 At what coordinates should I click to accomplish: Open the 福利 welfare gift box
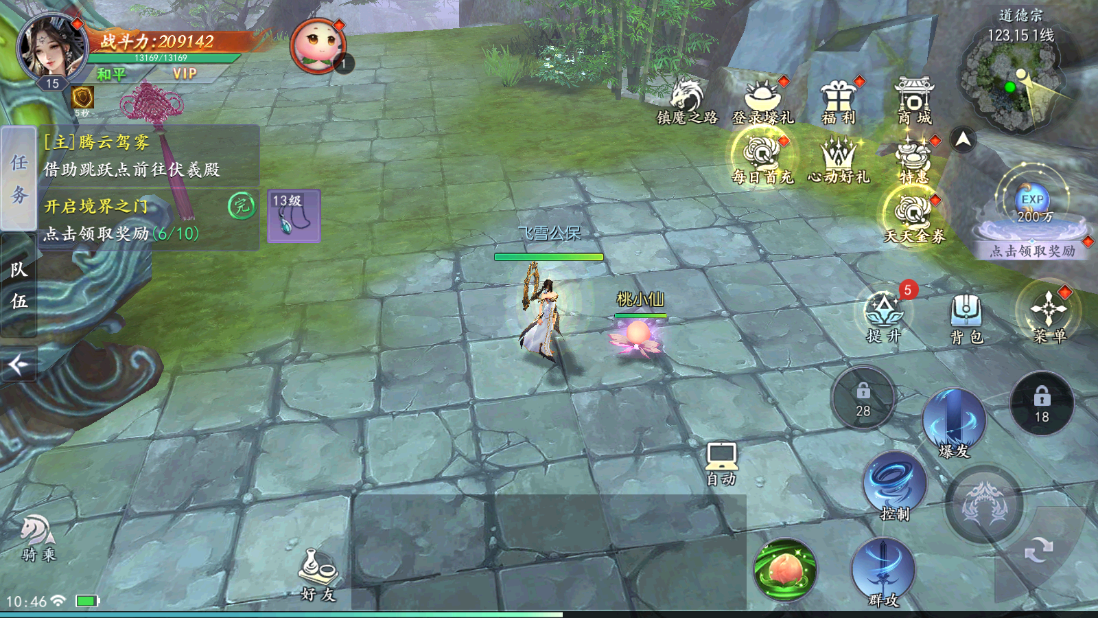[x=838, y=98]
